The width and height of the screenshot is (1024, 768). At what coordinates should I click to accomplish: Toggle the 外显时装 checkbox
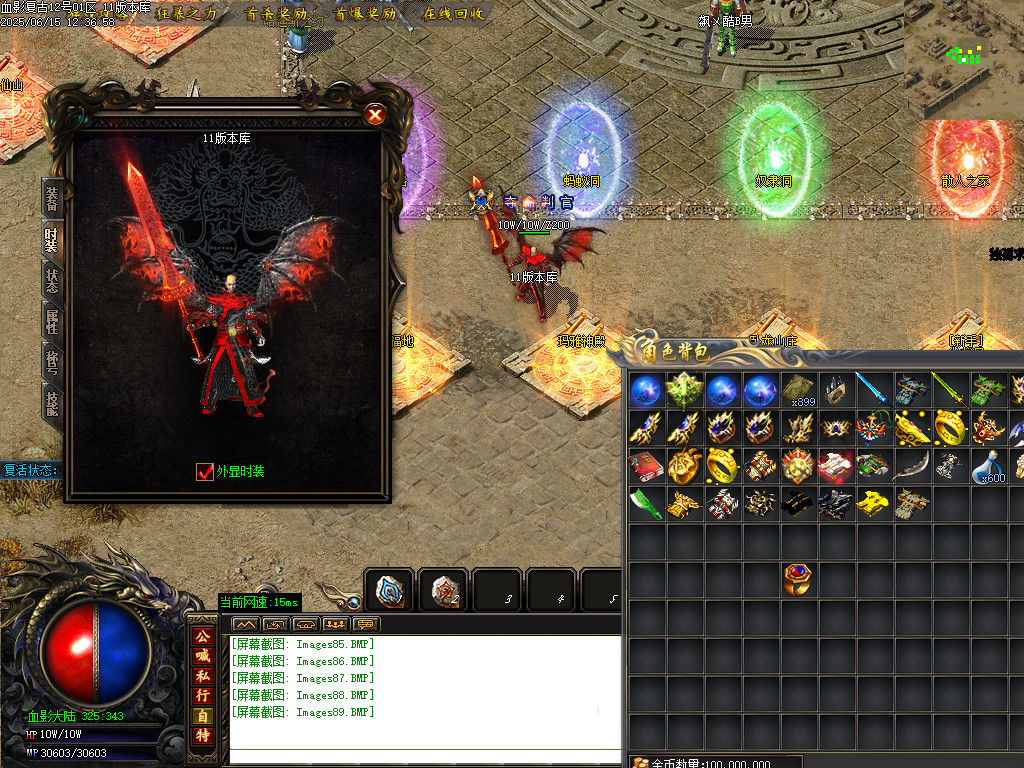point(205,471)
